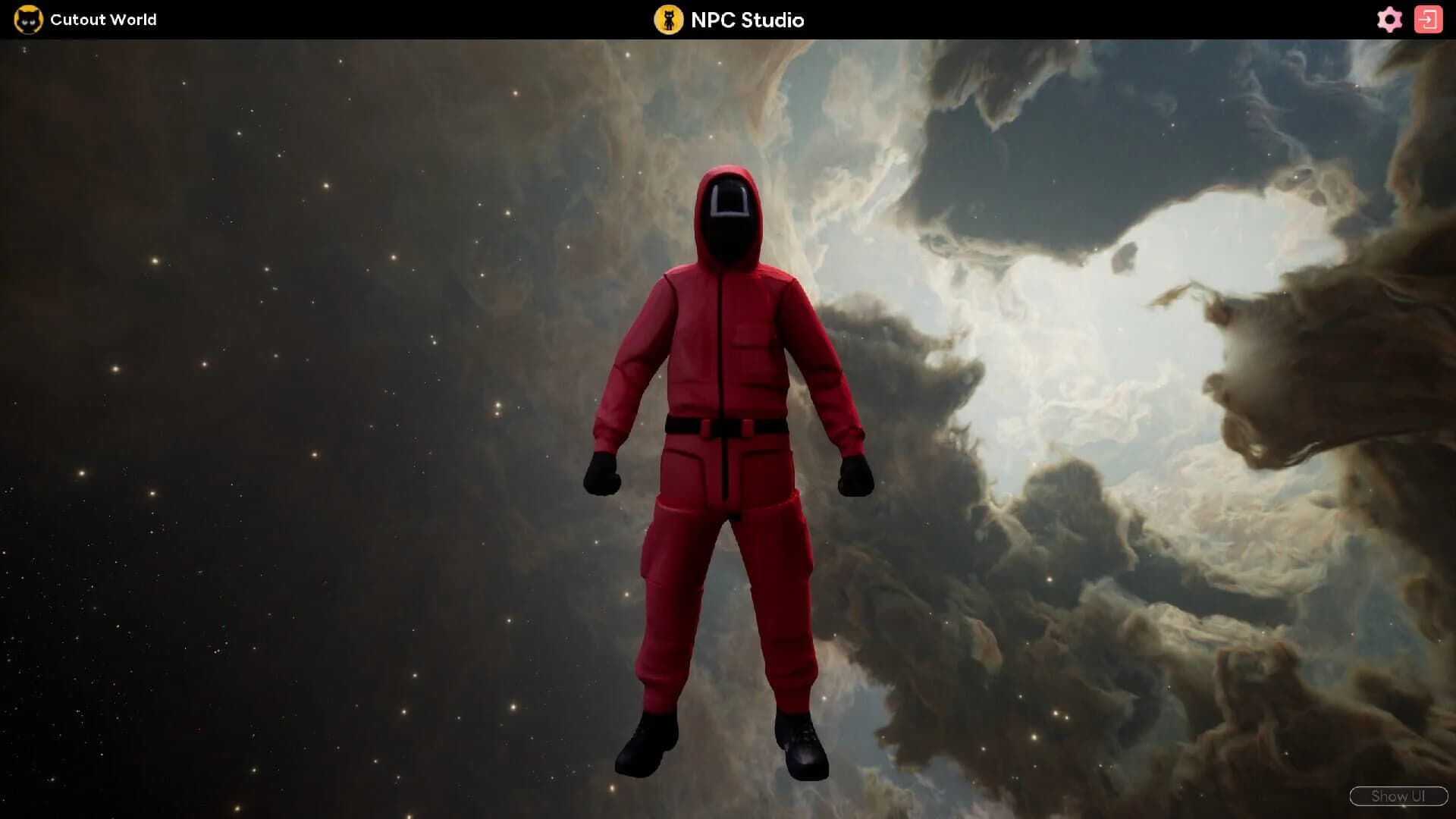1456x819 pixels.
Task: Click the gear icon next to exit
Action: coord(1390,20)
